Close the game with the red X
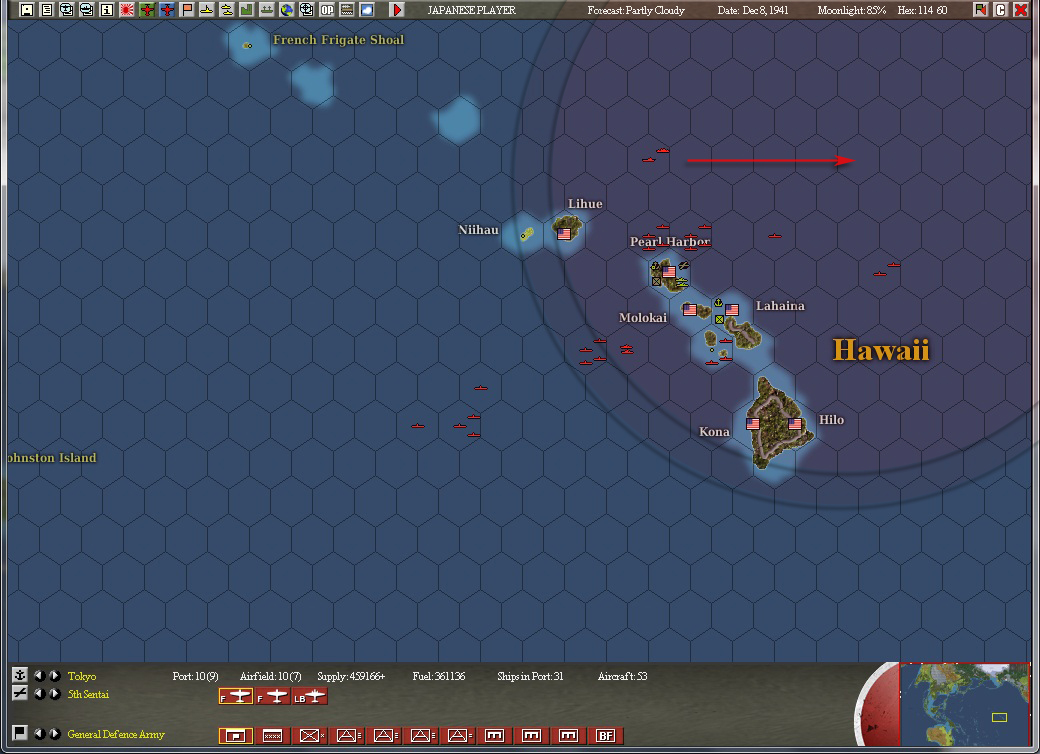Viewport: 1040px width, 754px height. point(1021,10)
